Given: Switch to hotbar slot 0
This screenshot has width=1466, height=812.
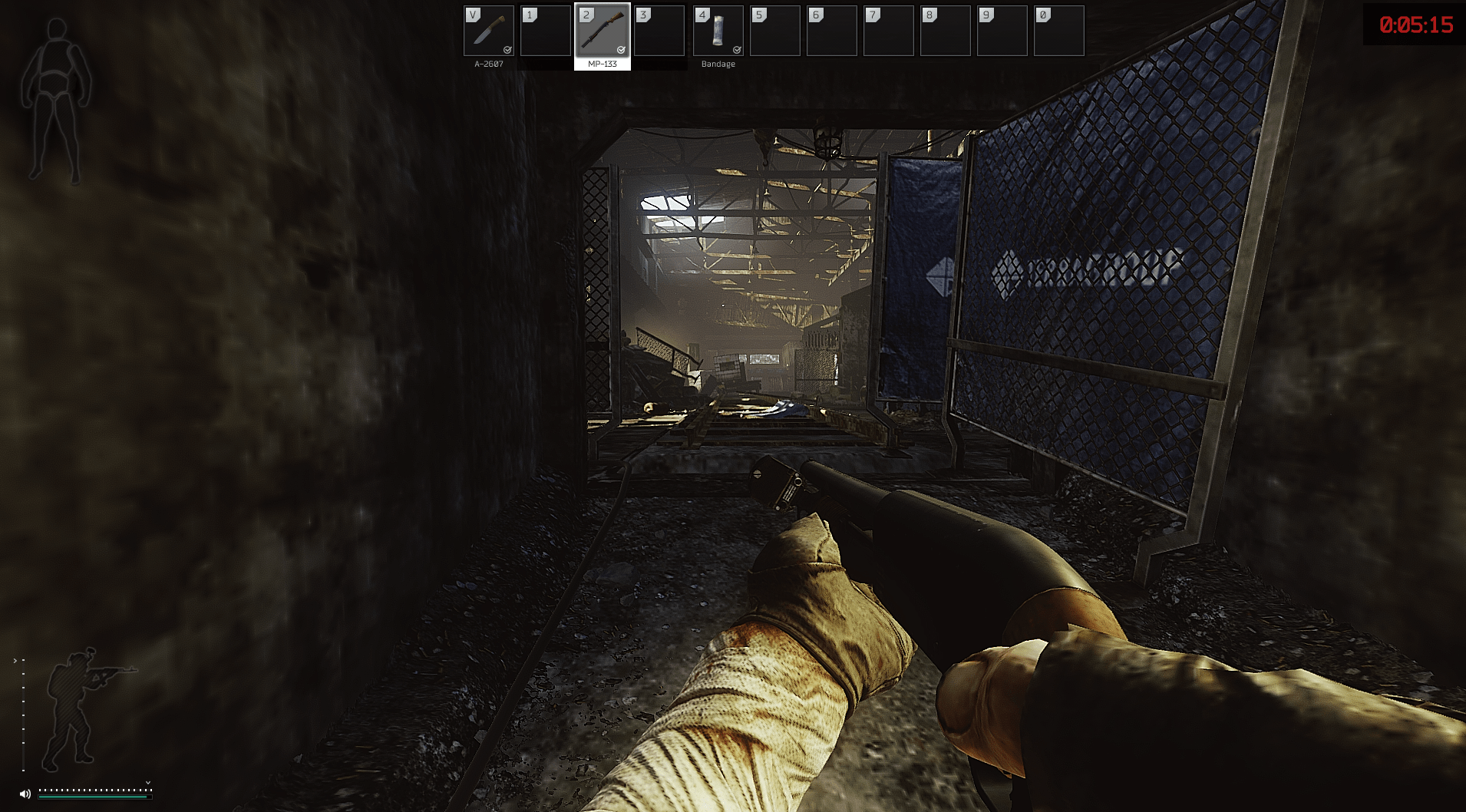Looking at the screenshot, I should [x=1059, y=32].
